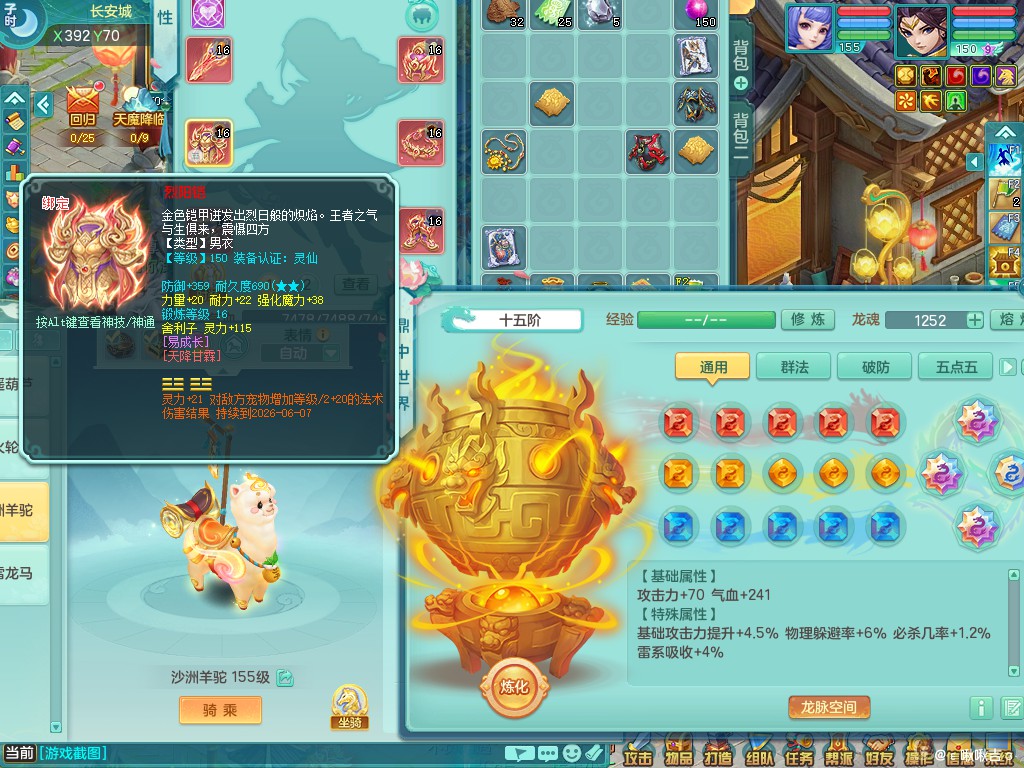Screen dimensions: 1024x768
Task: Switch to the 五点五 tab
Action: pos(955,367)
